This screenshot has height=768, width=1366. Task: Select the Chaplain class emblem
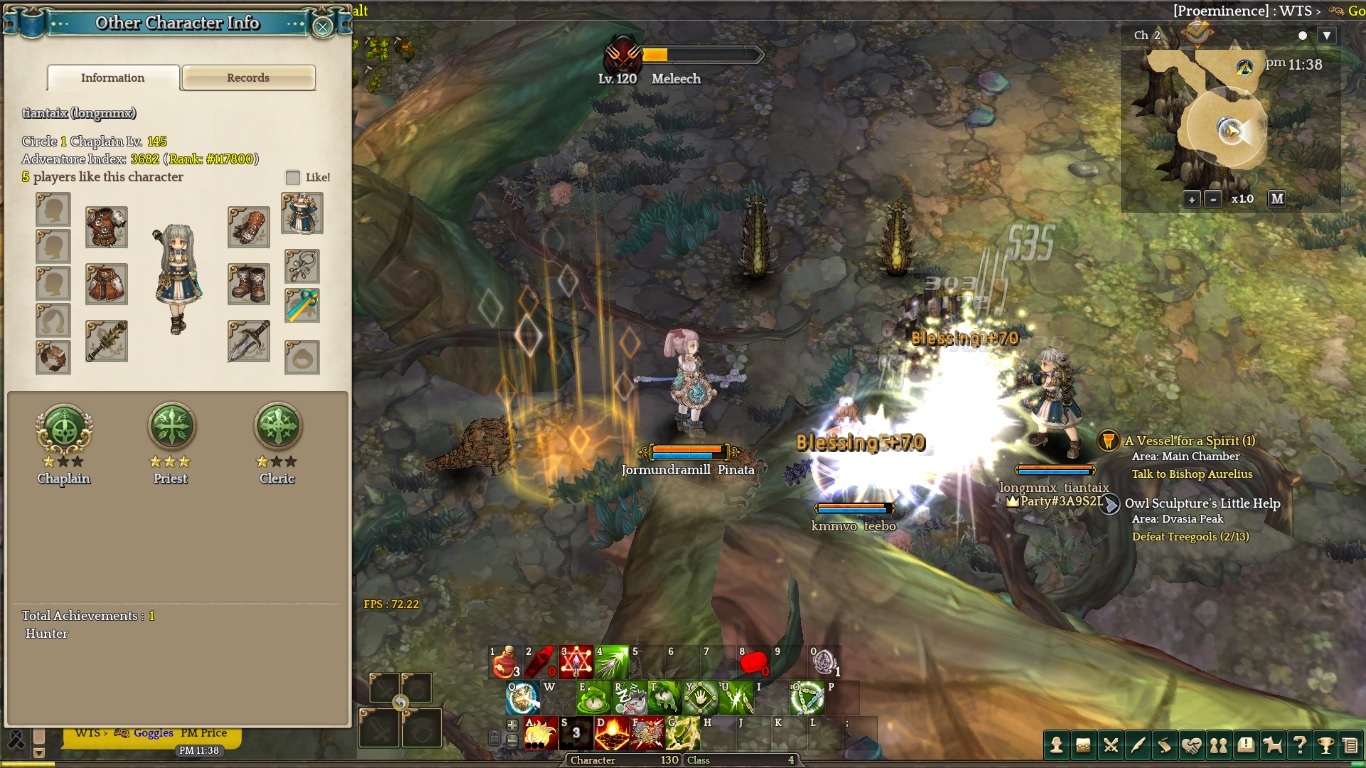(64, 428)
